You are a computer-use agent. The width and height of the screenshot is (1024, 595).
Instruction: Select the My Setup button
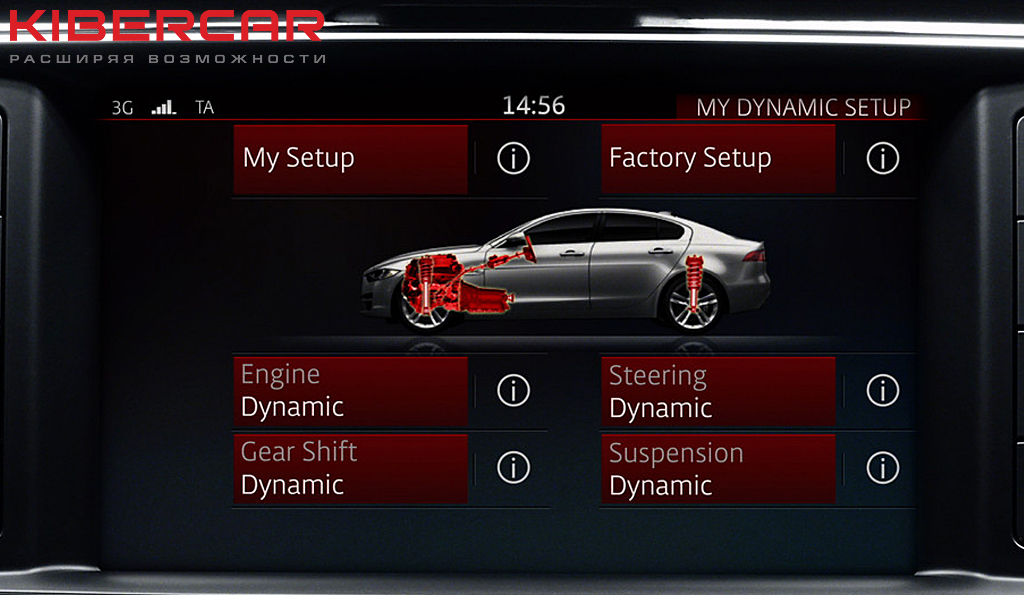[x=350, y=158]
